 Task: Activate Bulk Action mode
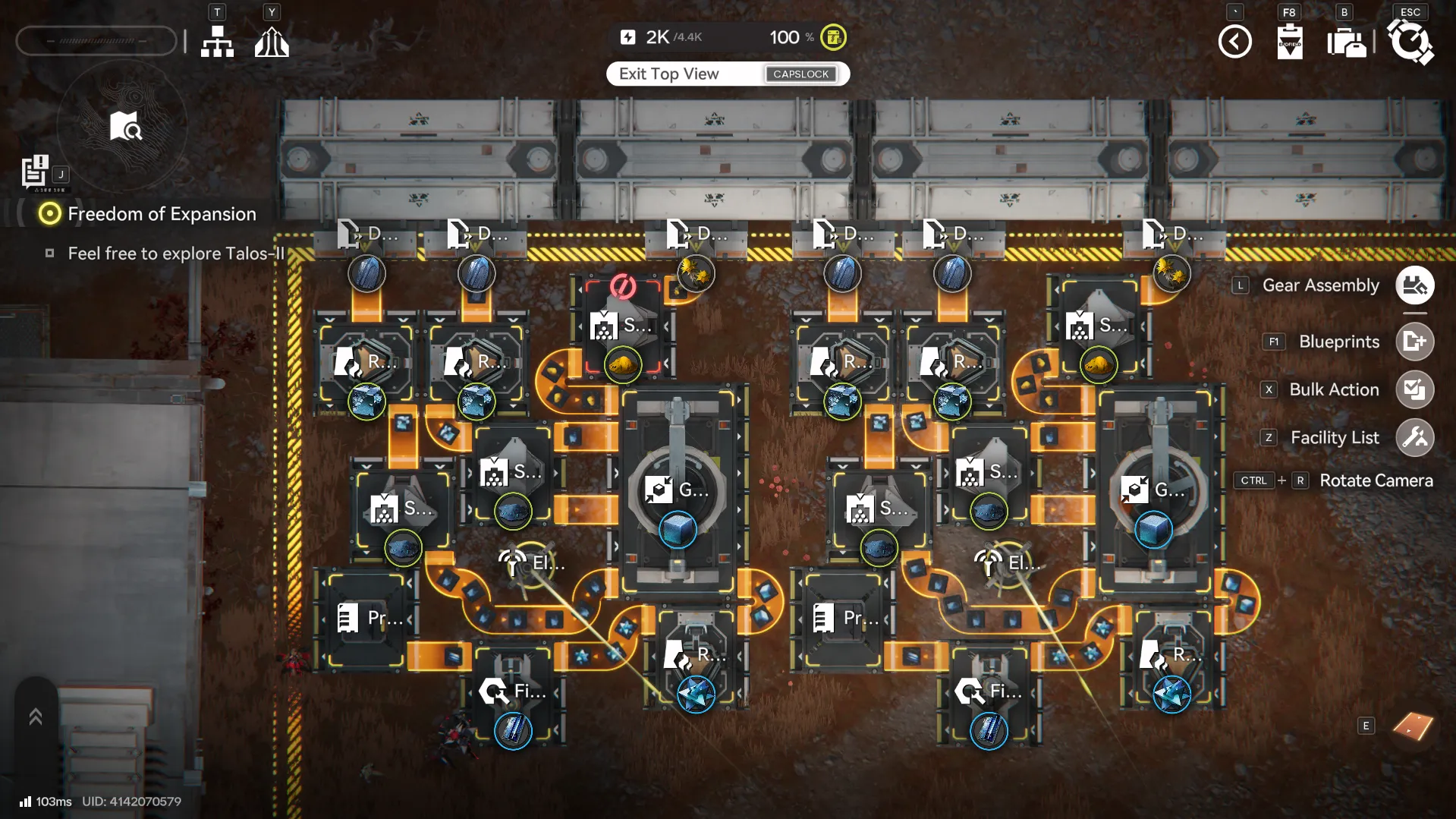(1414, 390)
